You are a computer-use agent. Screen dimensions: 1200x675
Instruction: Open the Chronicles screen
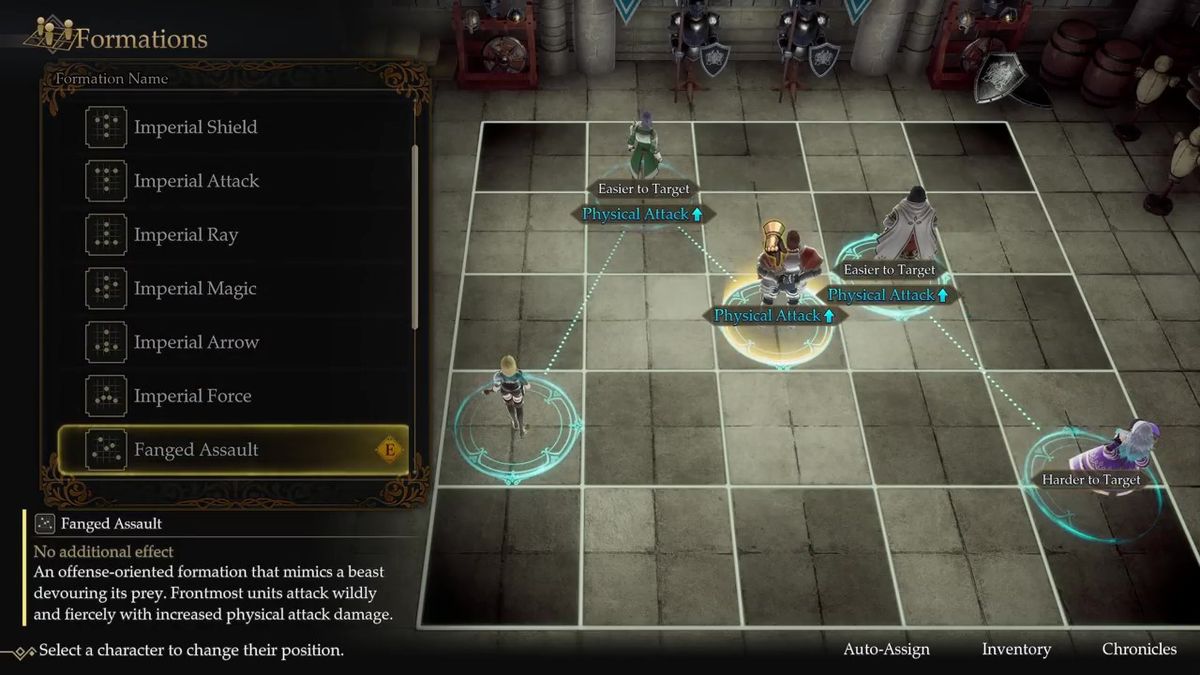(1139, 649)
